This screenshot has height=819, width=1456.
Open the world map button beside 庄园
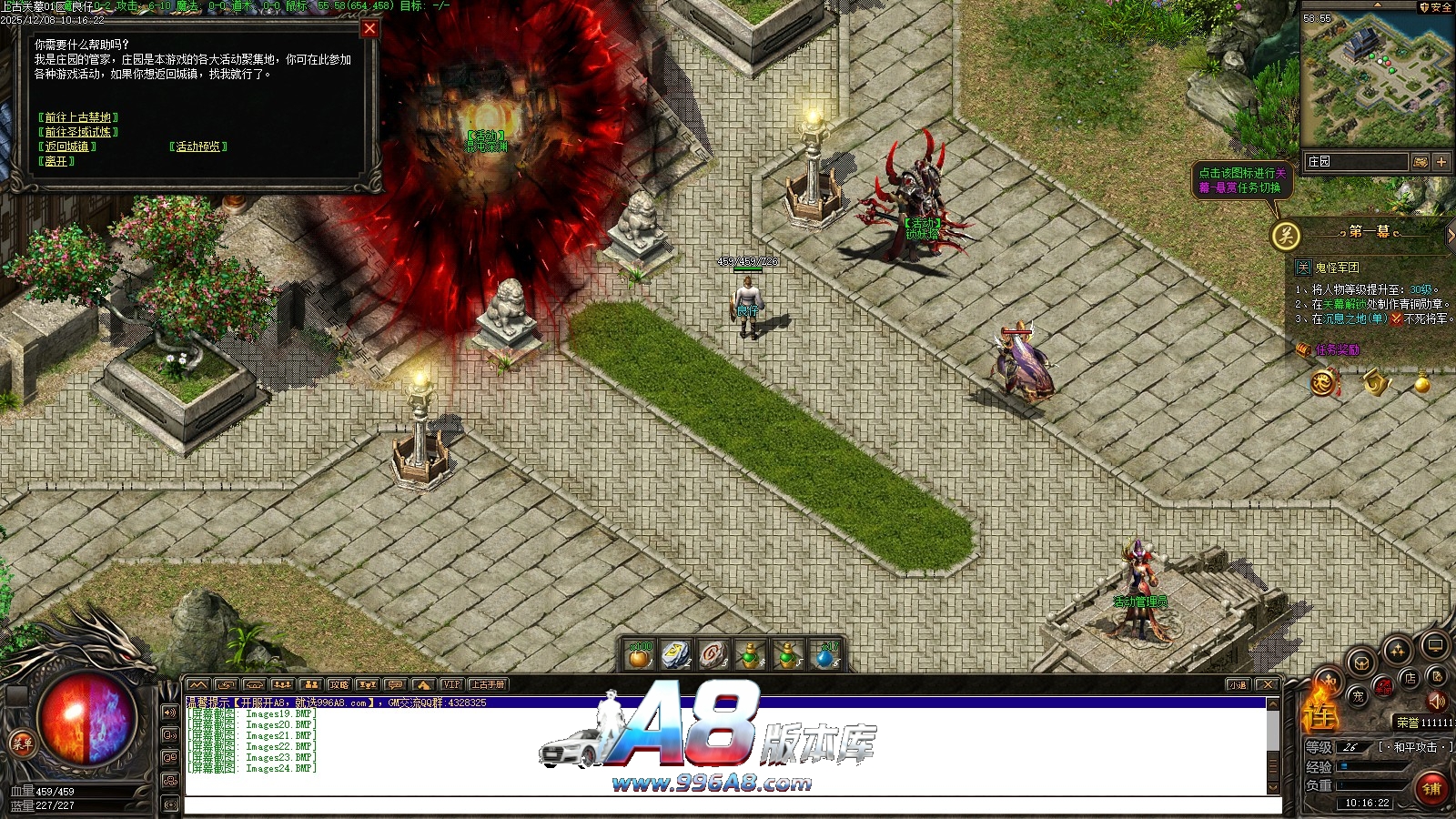(1420, 162)
